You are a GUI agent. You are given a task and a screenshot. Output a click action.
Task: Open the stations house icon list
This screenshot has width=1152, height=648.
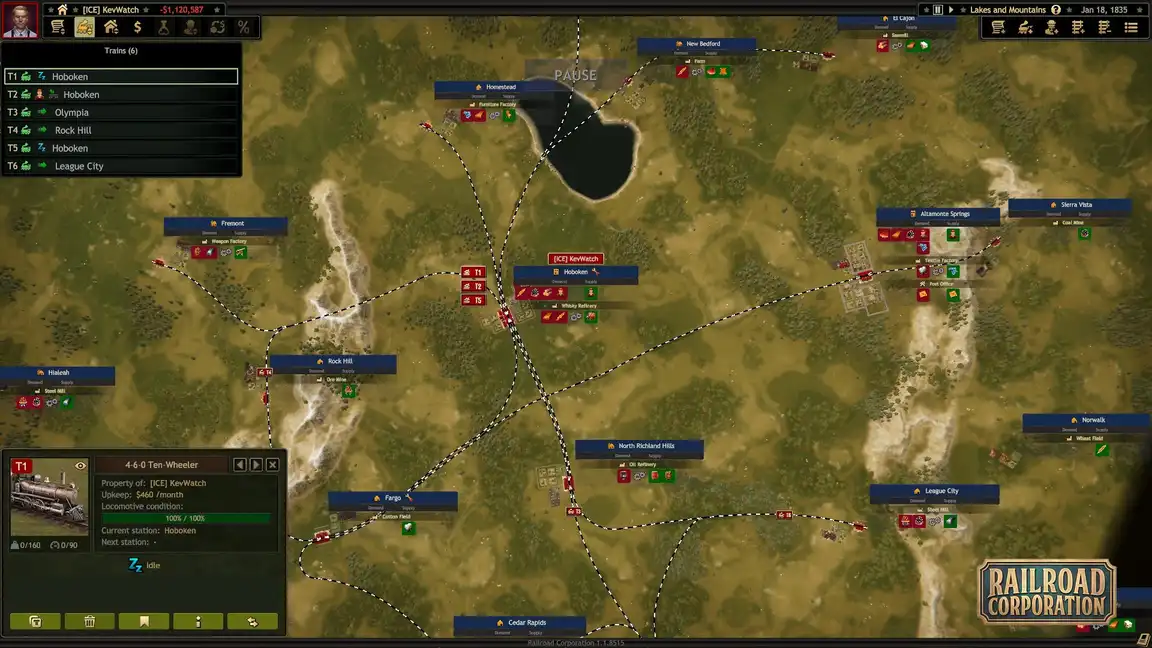tap(111, 27)
